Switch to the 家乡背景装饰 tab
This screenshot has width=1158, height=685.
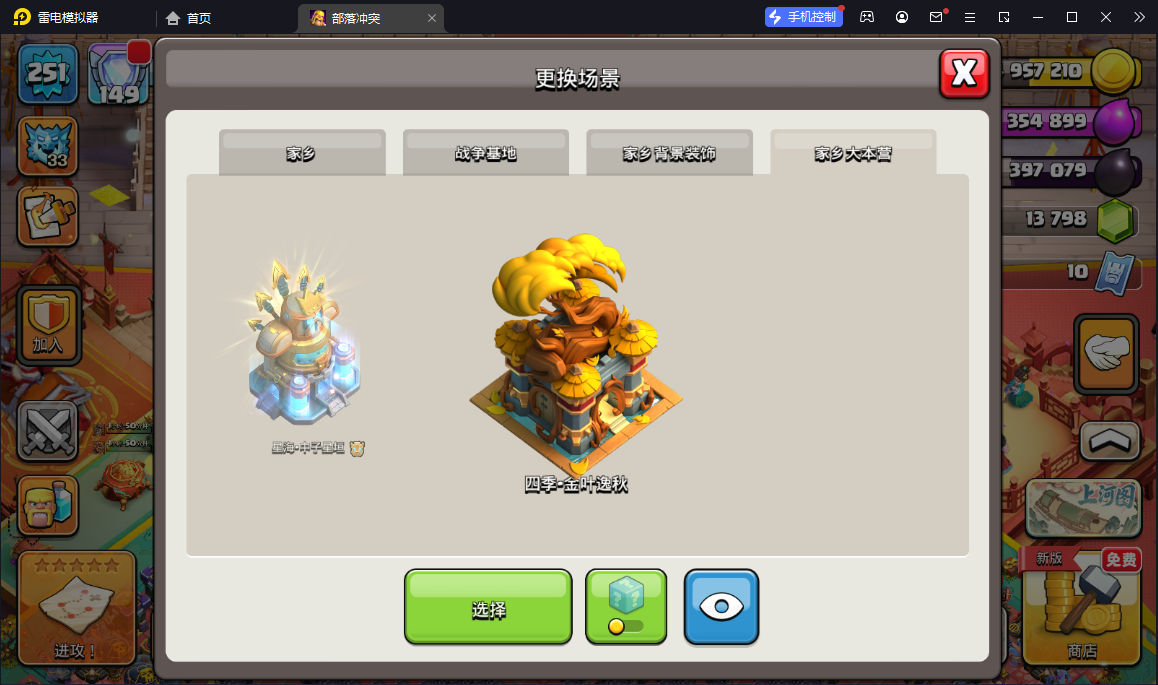(x=669, y=153)
